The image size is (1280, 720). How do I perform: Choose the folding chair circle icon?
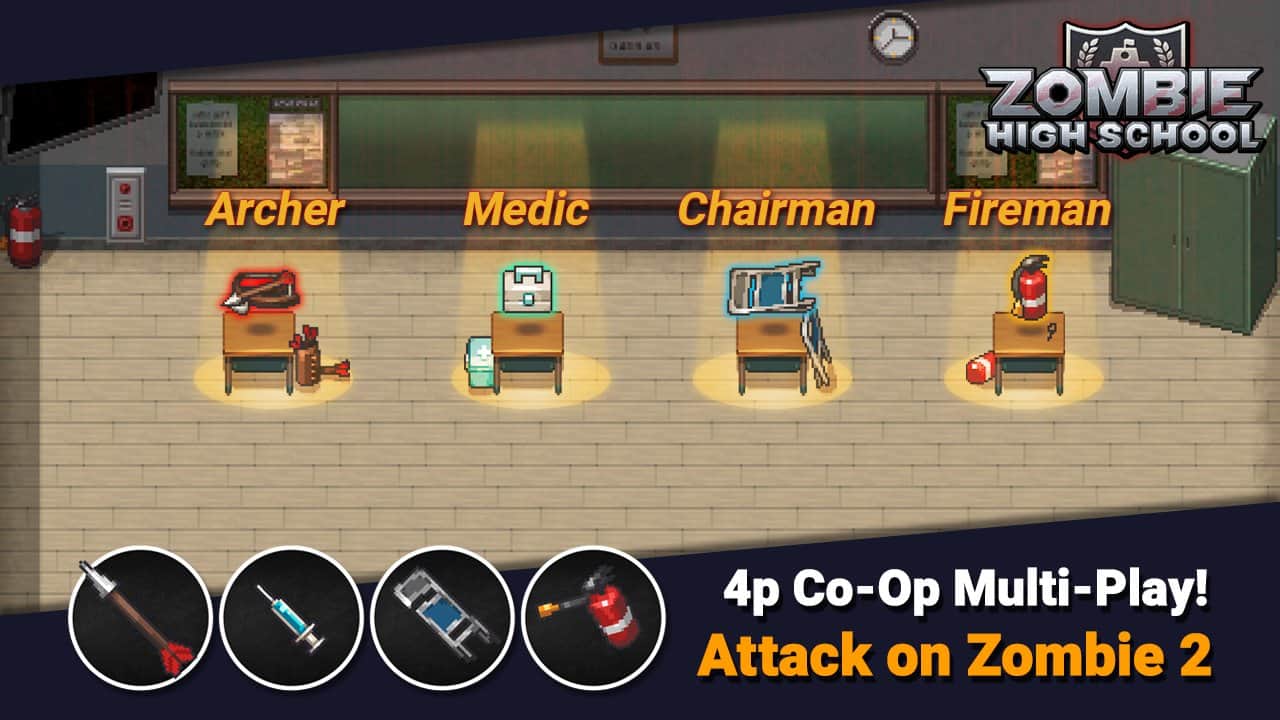tap(442, 617)
